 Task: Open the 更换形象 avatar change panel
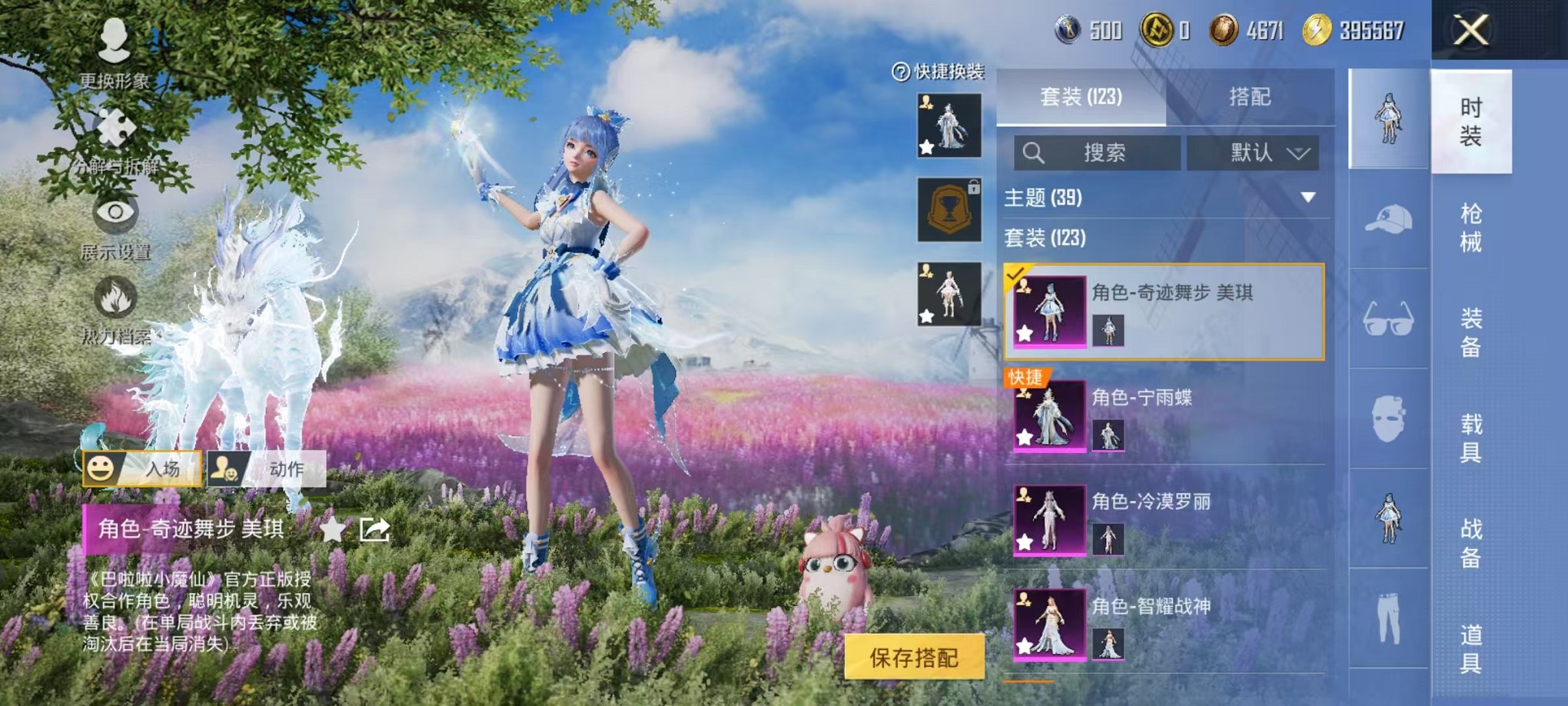[114, 55]
